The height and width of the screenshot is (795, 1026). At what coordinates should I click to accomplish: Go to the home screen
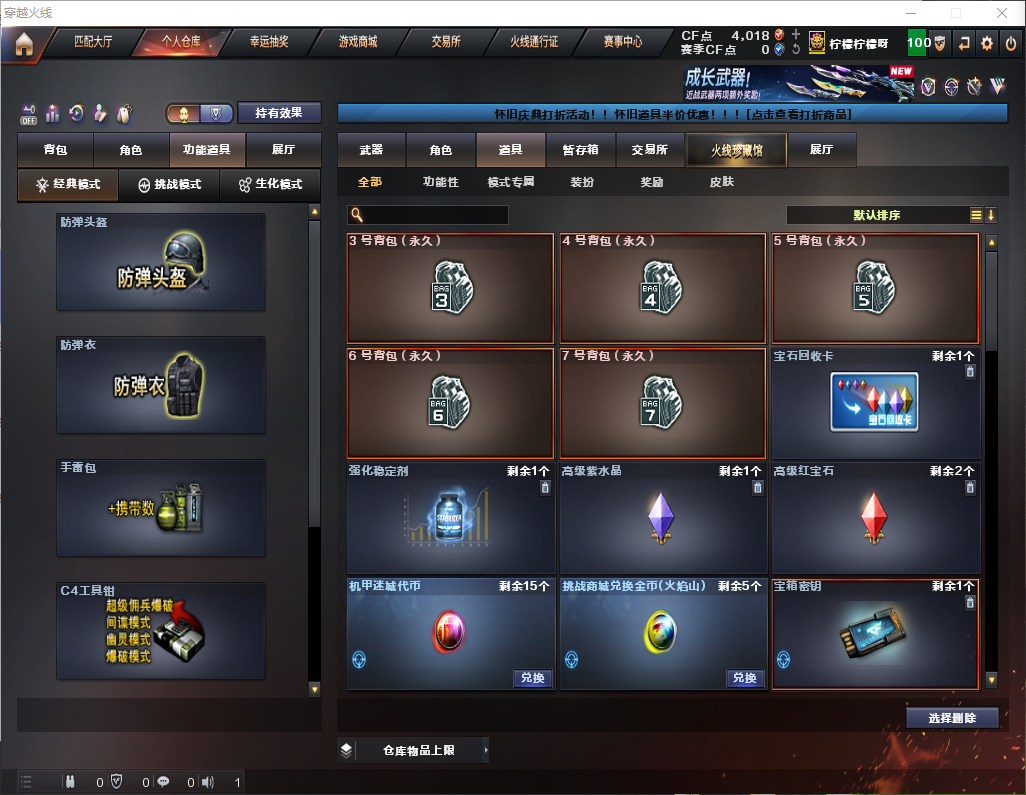(24, 43)
